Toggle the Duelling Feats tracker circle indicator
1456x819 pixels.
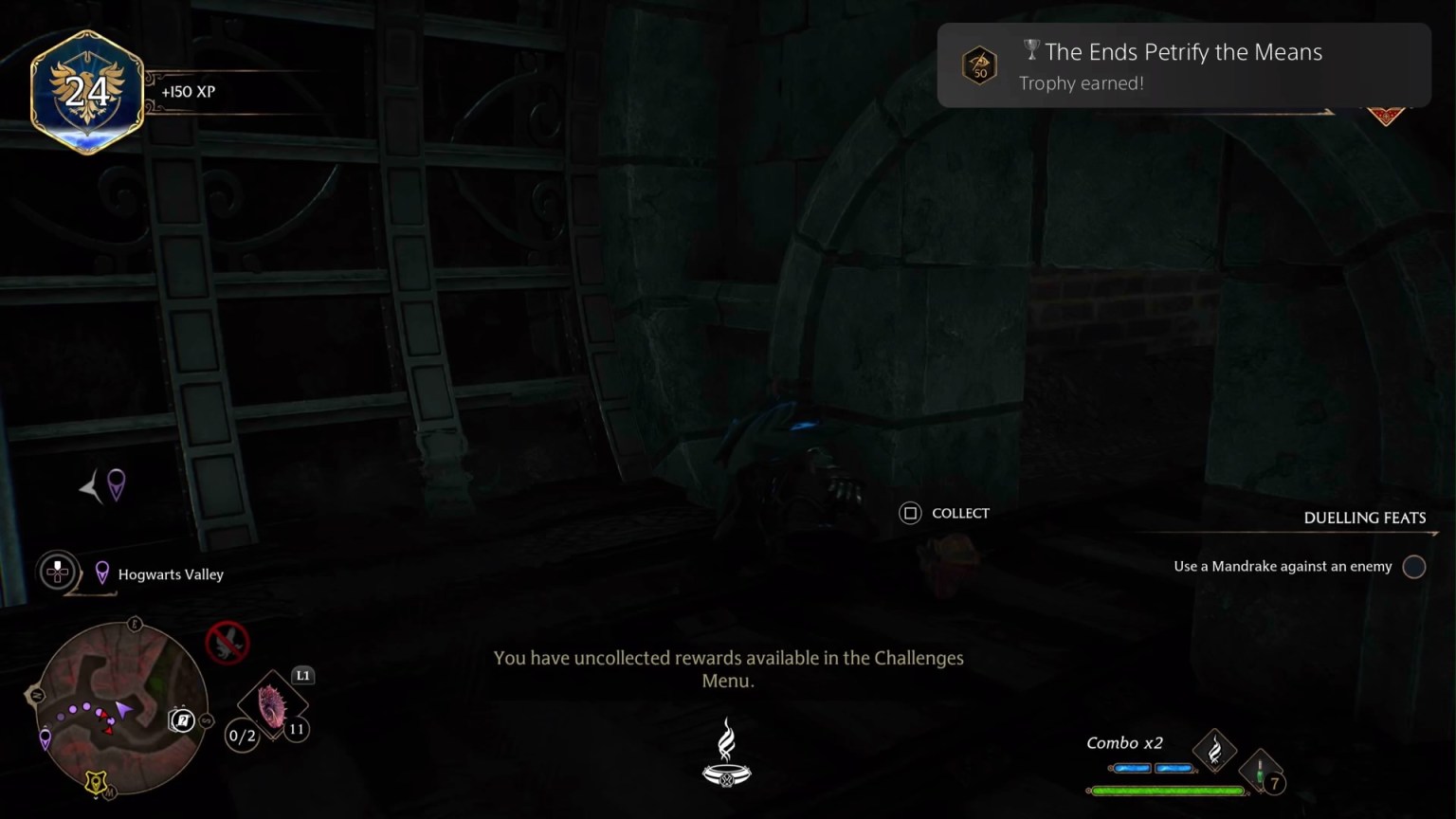1414,566
